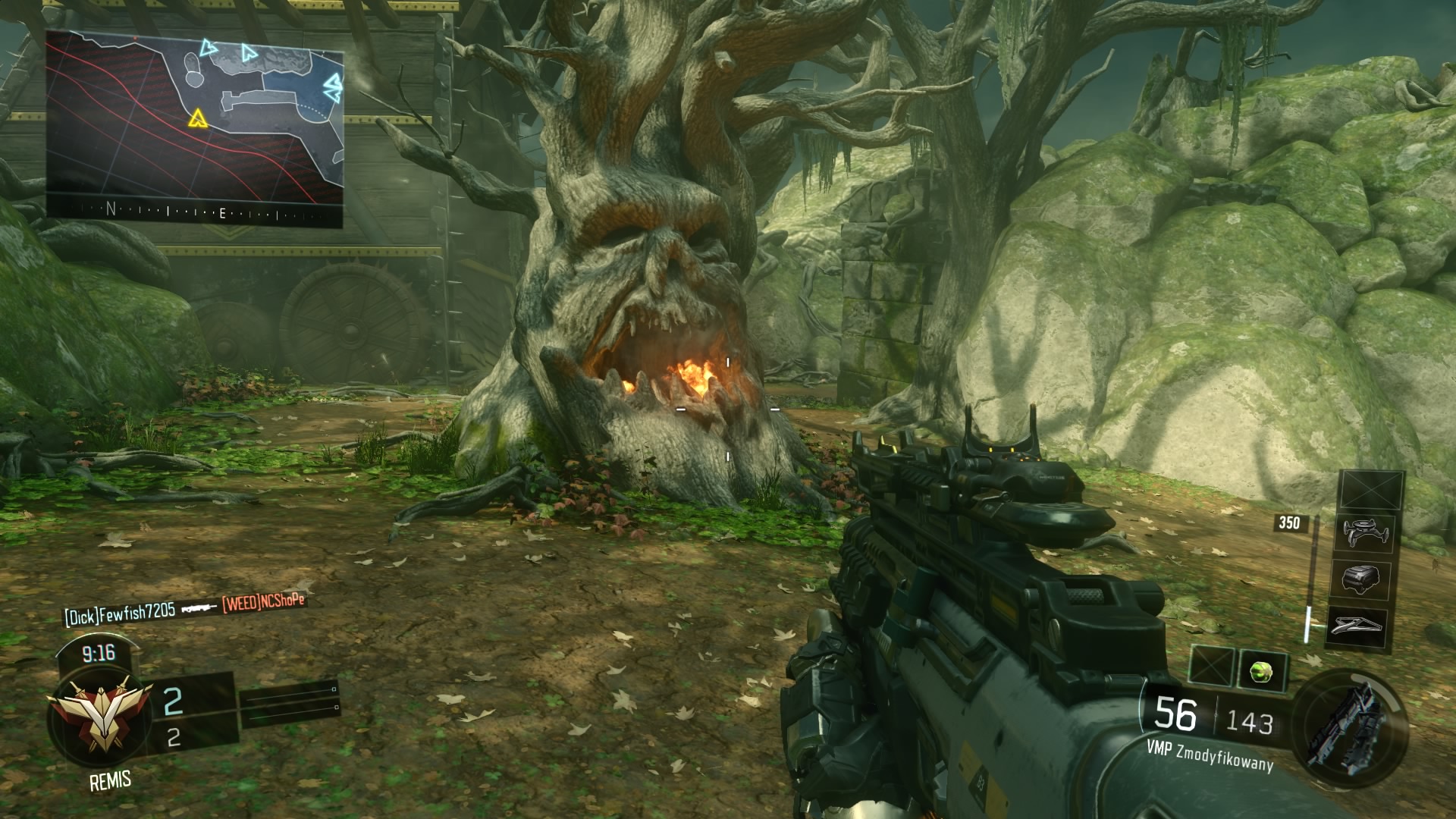The image size is (1456, 819).
Task: Click the Fewfish7205 kill feed entry
Action: coord(120,613)
